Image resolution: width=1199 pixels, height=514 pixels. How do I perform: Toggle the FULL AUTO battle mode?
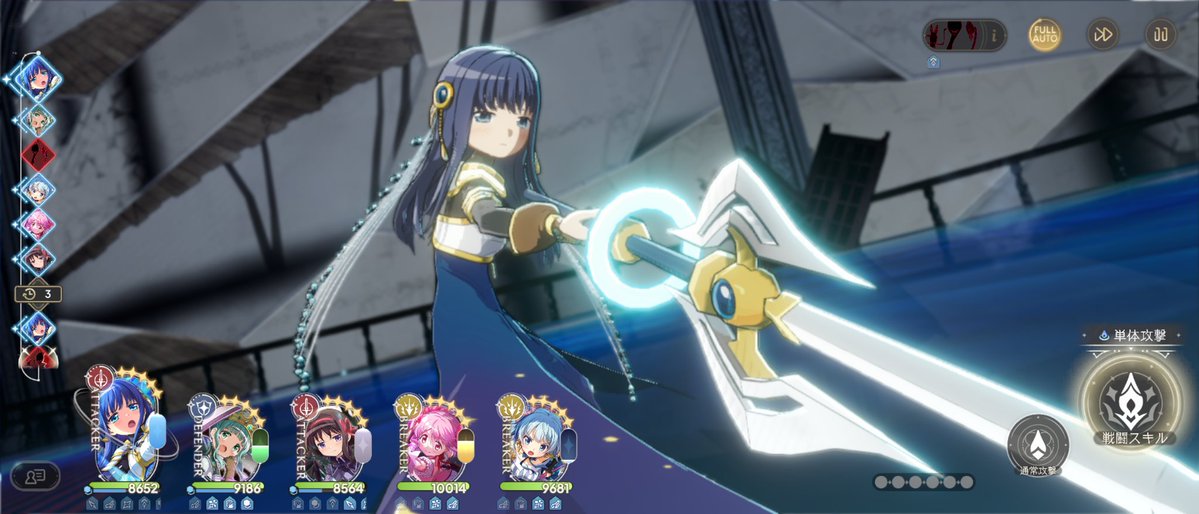pyautogui.click(x=1045, y=35)
